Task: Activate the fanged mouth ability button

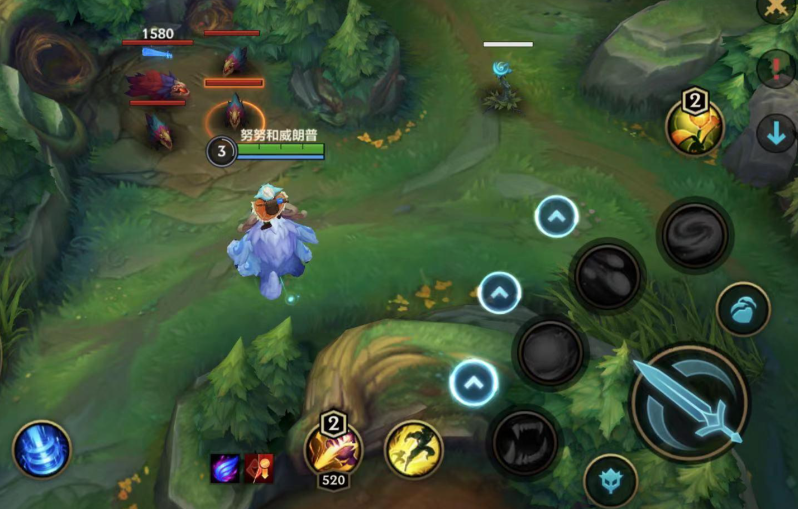Action: click(x=524, y=440)
